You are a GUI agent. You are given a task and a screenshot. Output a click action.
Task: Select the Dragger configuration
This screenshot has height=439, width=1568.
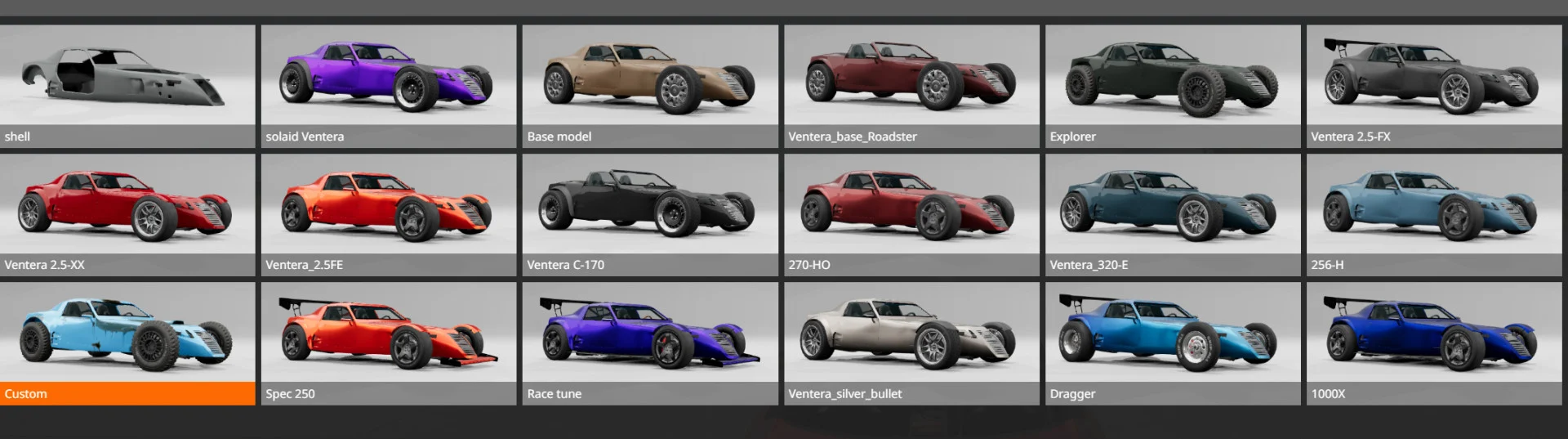[x=1173, y=343]
